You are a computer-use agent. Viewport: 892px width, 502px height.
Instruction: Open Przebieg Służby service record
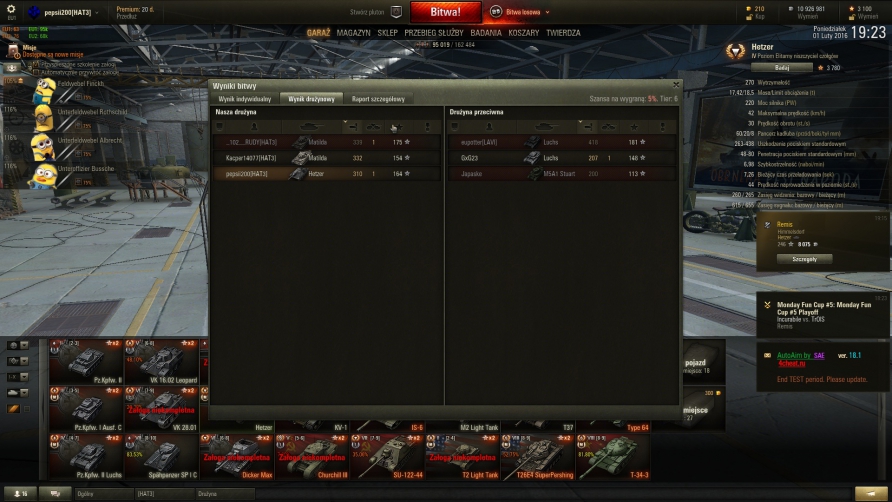(434, 33)
